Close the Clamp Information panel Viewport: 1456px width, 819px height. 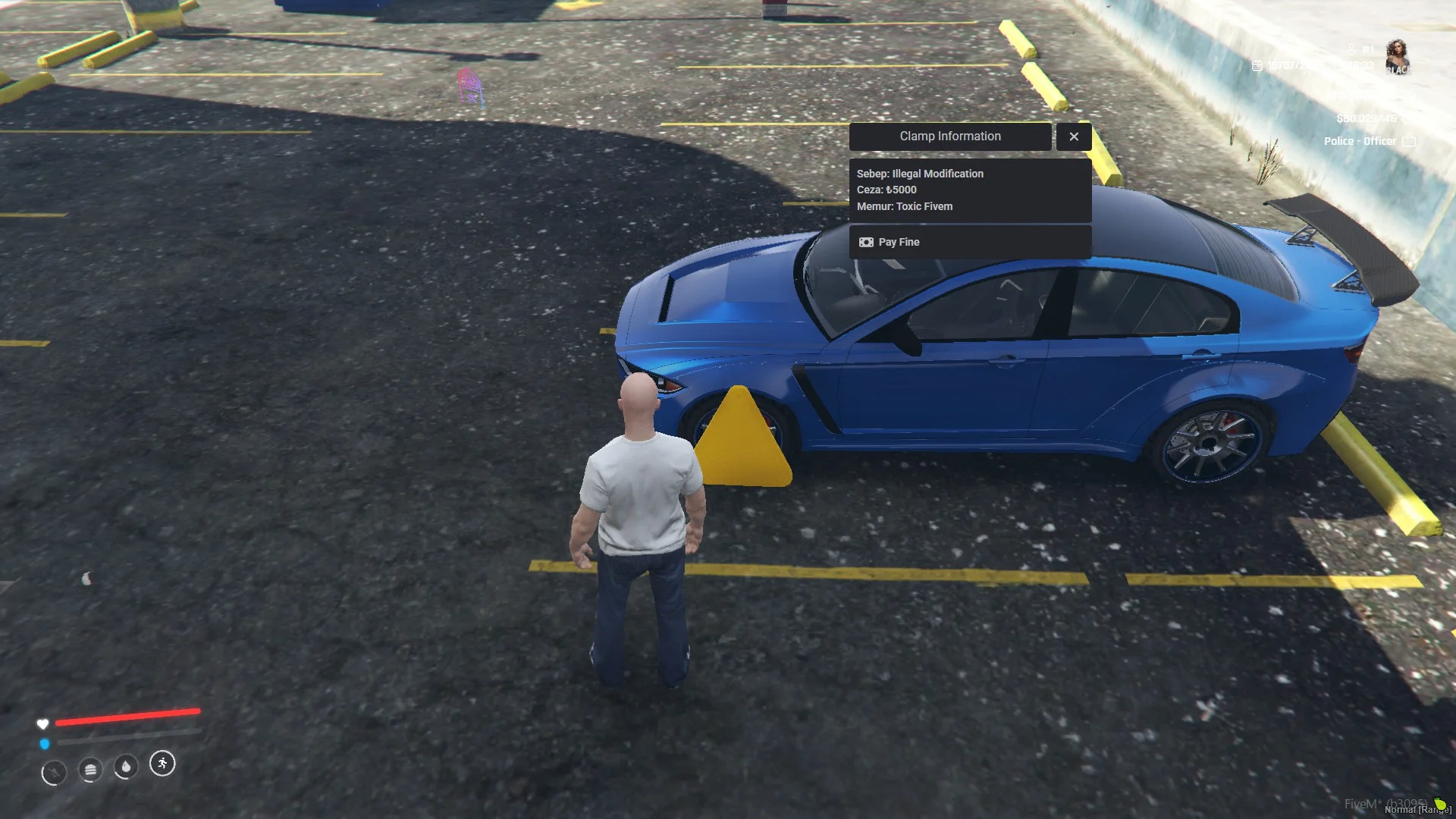pyautogui.click(x=1073, y=136)
